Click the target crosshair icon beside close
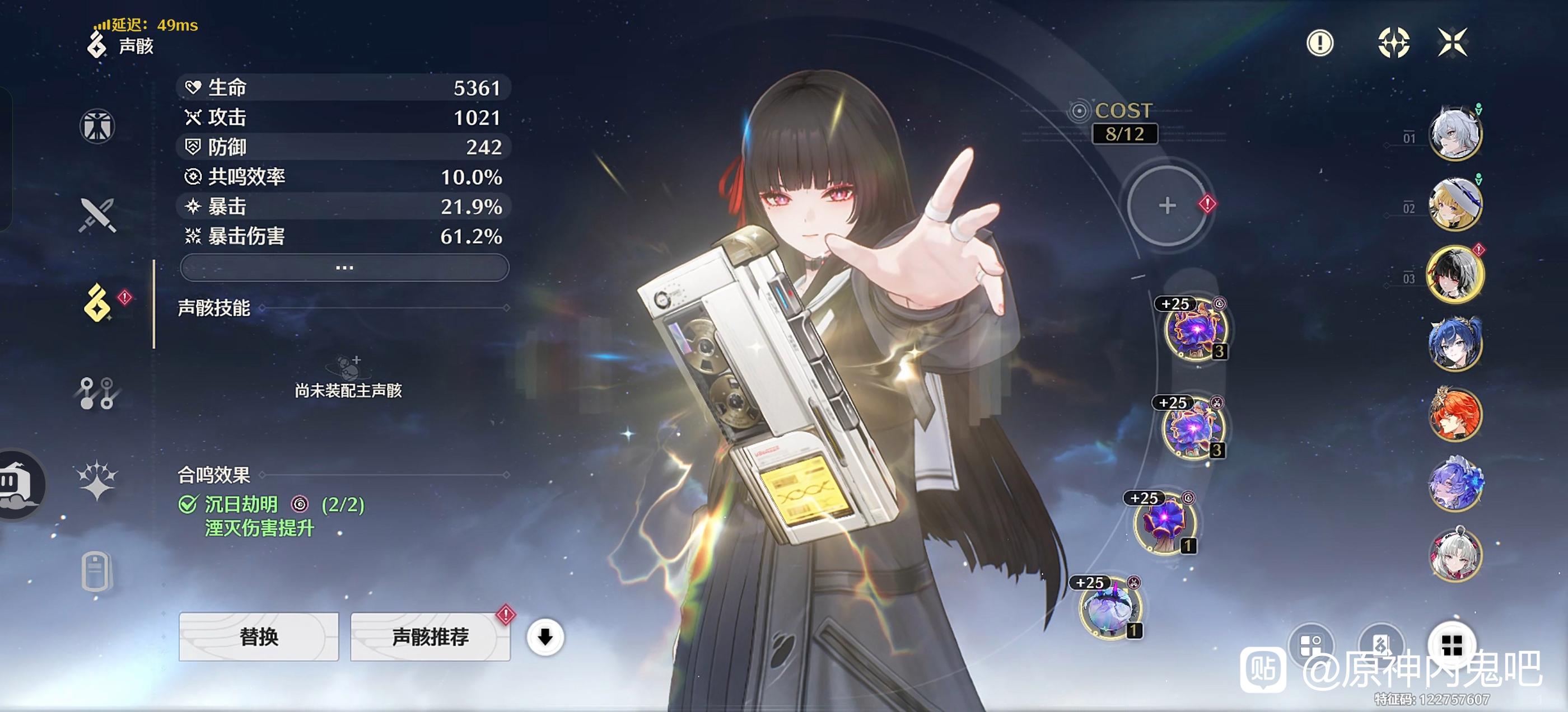Viewport: 1568px width, 712px height. pyautogui.click(x=1393, y=43)
